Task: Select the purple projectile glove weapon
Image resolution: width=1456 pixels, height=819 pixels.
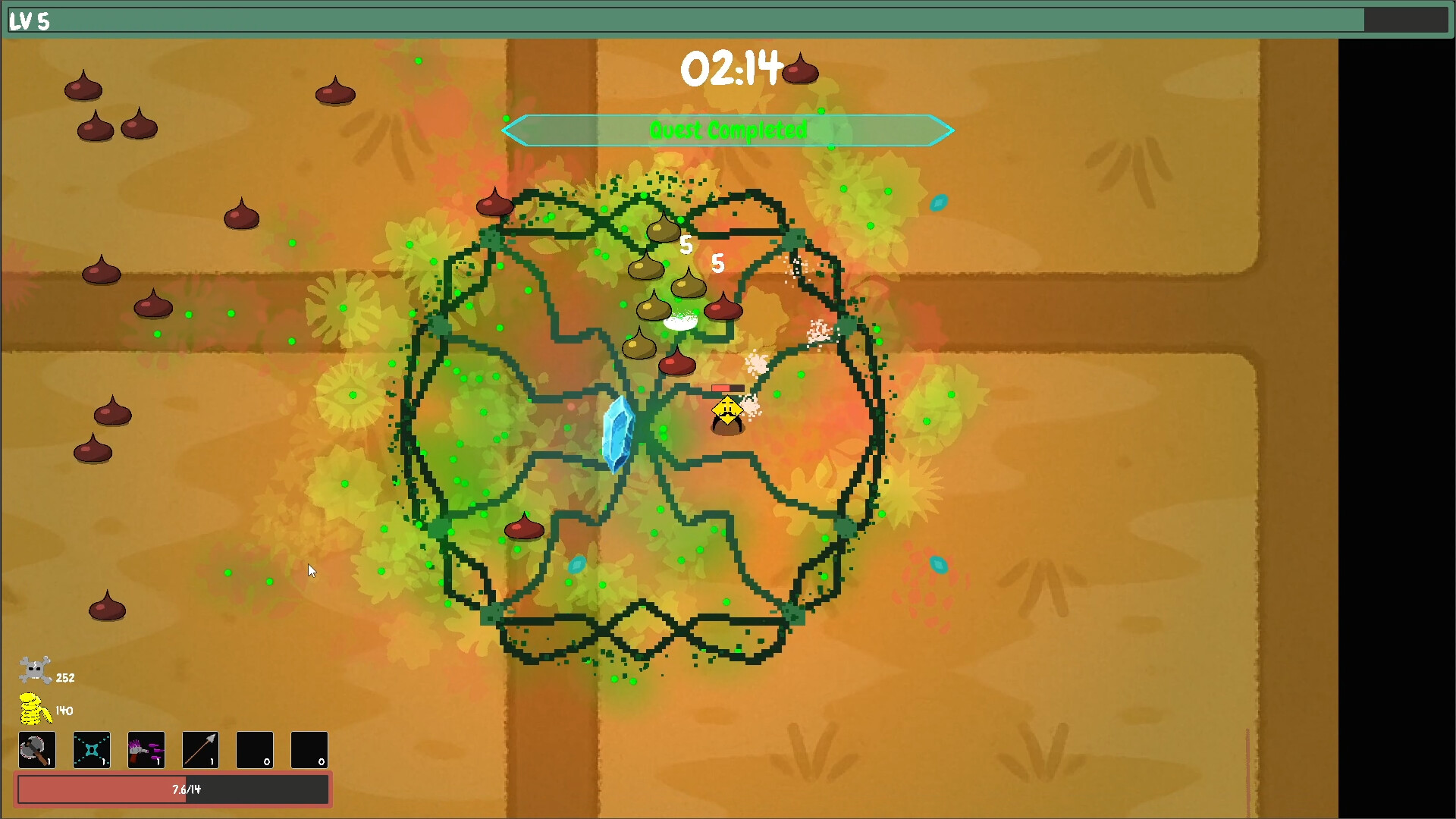Action: pyautogui.click(x=146, y=750)
